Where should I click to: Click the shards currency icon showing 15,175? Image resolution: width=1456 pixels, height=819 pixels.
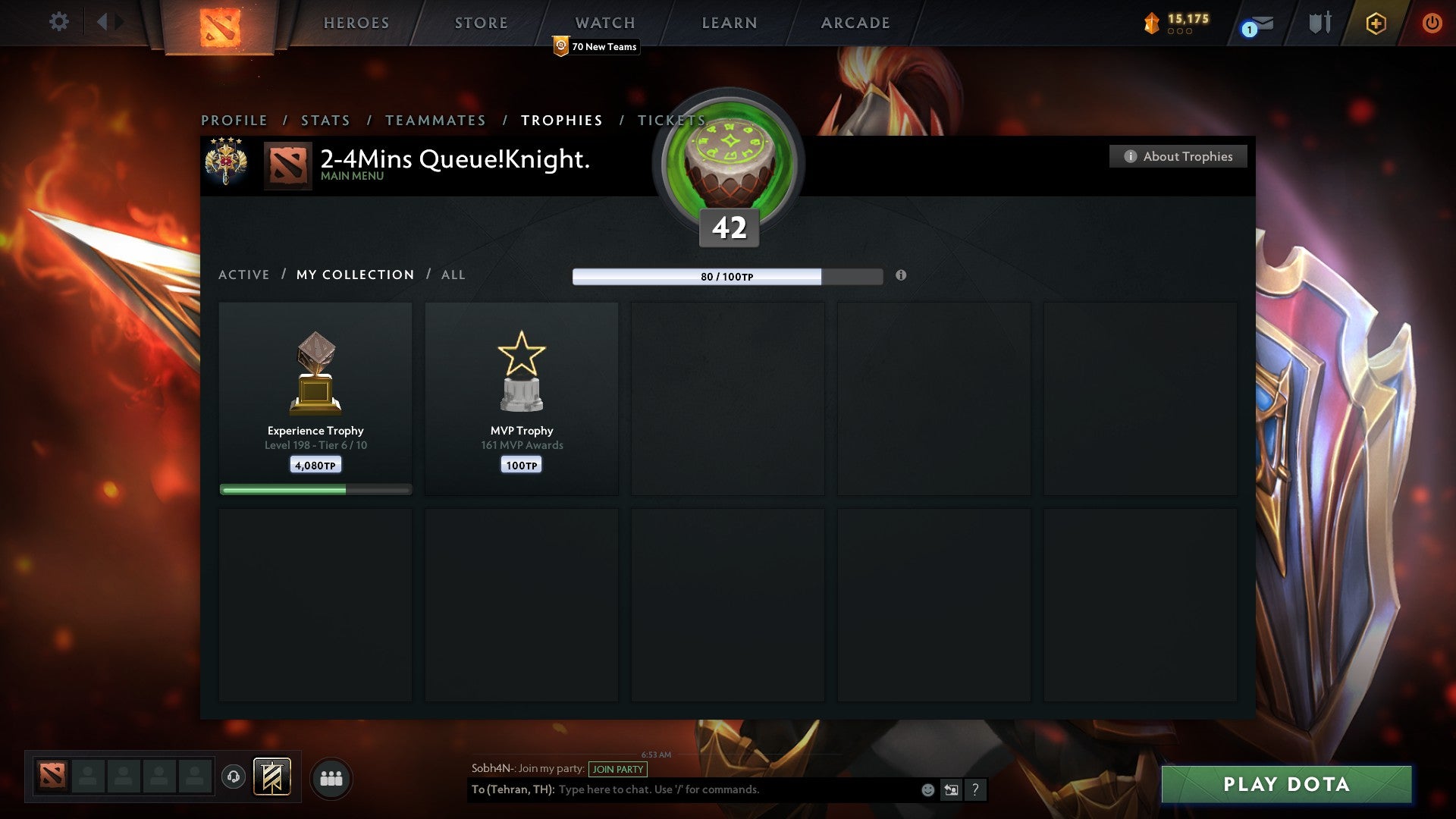(x=1151, y=23)
